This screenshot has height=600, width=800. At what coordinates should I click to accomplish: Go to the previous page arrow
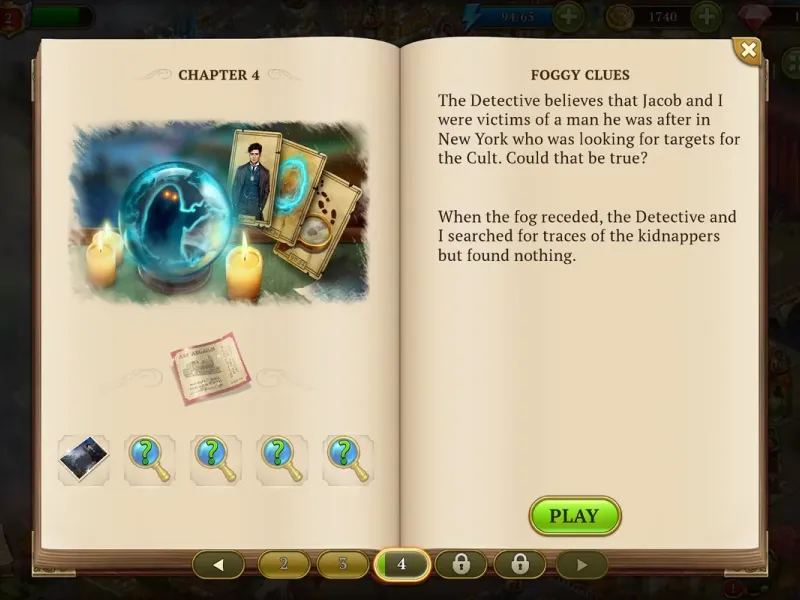(x=219, y=564)
